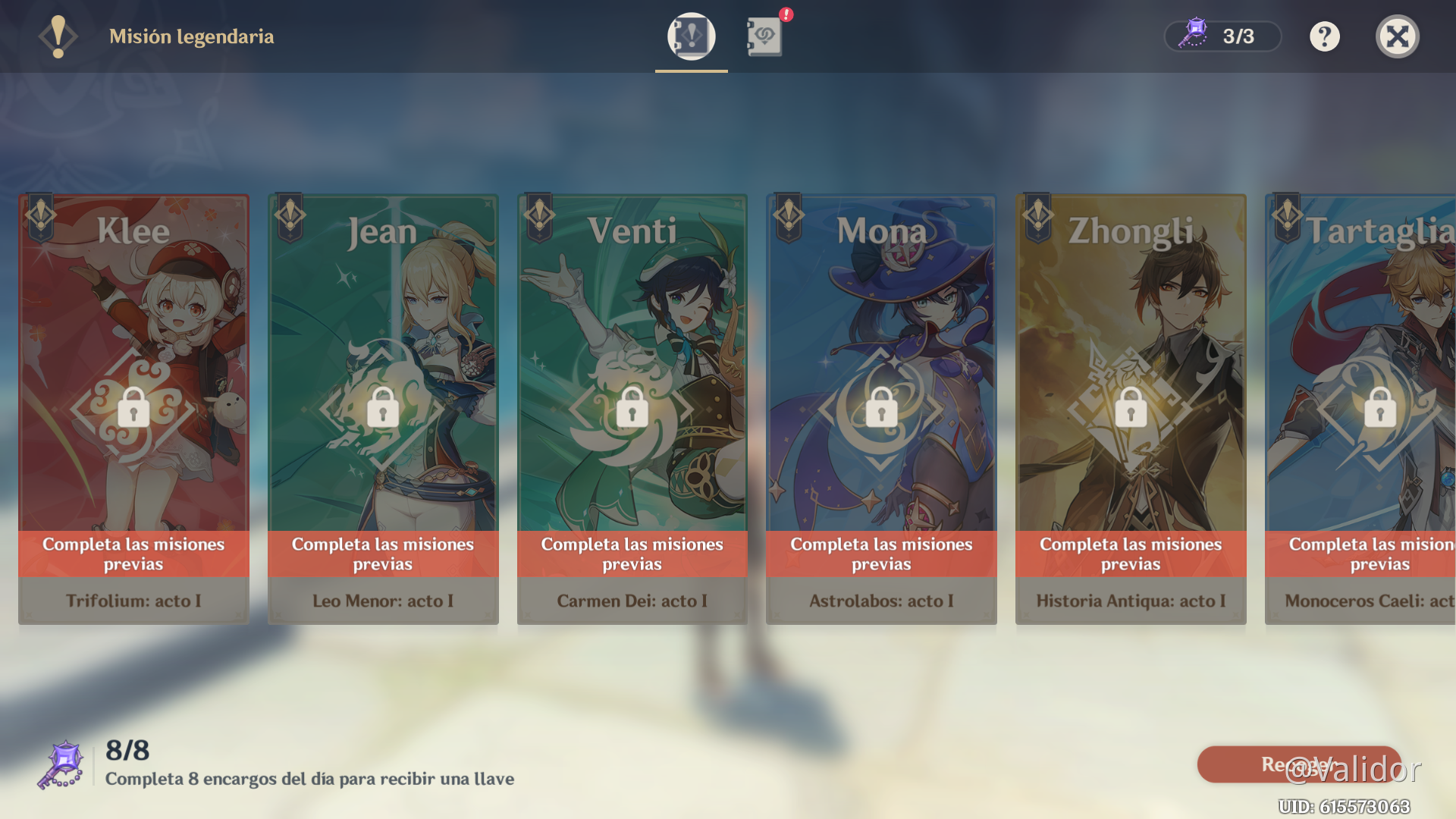Select Klee's Trifolium: acto I card
The height and width of the screenshot is (819, 1456).
[x=133, y=409]
